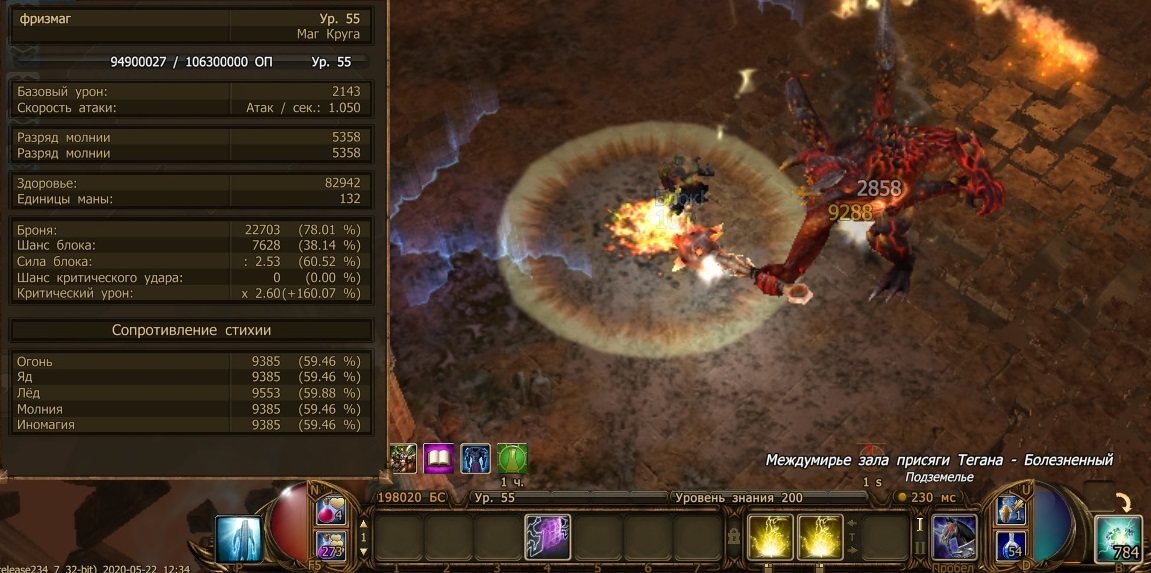Drink the blue mana potion with 54 count

pos(1009,546)
